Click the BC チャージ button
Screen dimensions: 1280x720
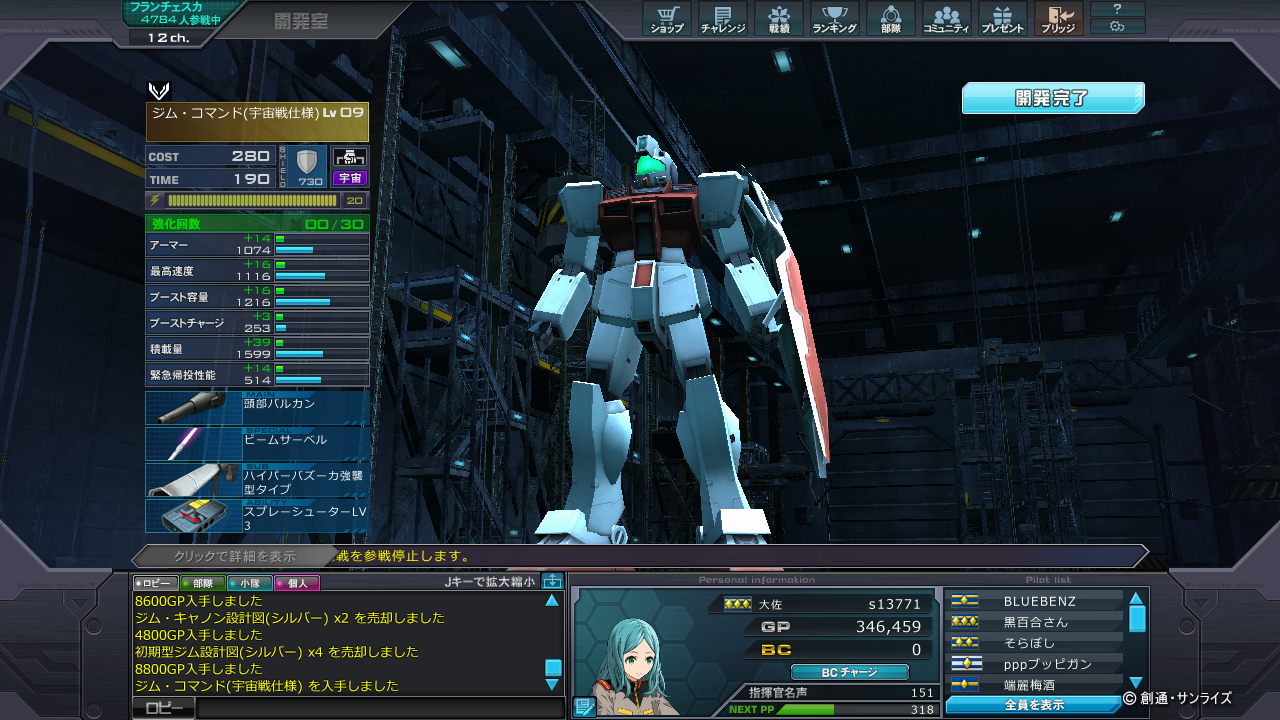(x=849, y=672)
